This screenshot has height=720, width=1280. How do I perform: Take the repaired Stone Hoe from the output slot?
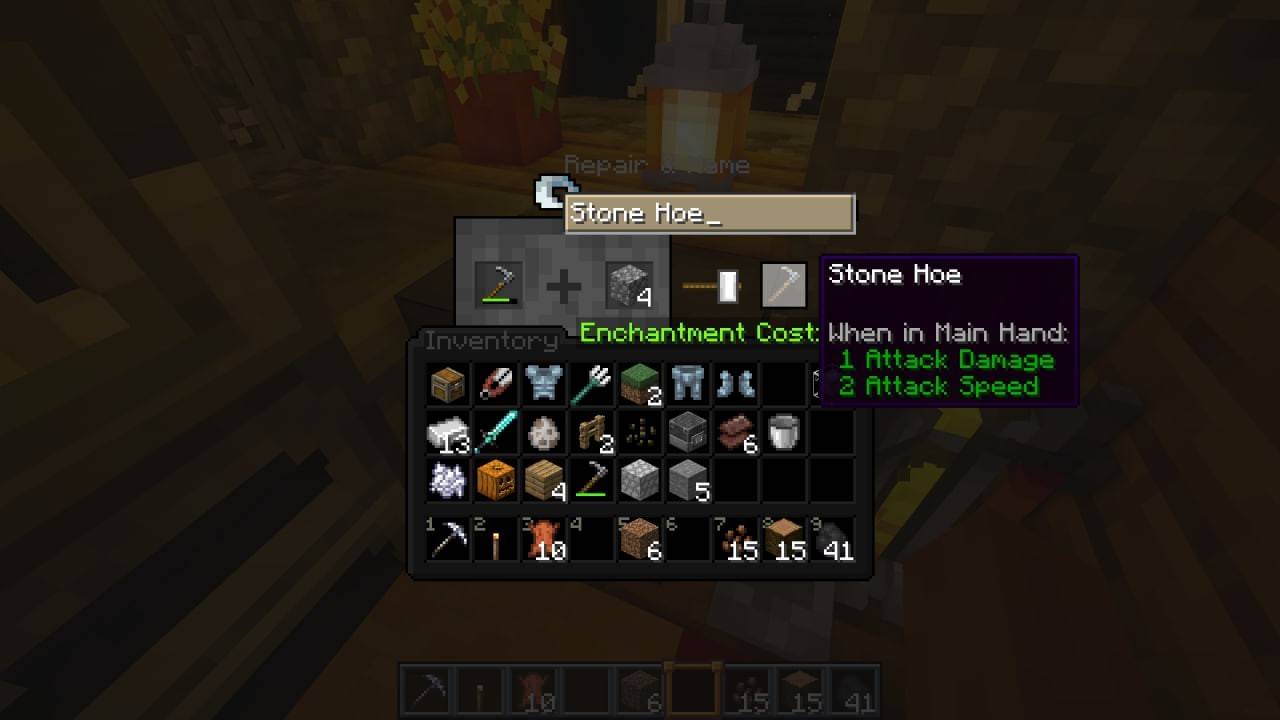[x=785, y=283]
